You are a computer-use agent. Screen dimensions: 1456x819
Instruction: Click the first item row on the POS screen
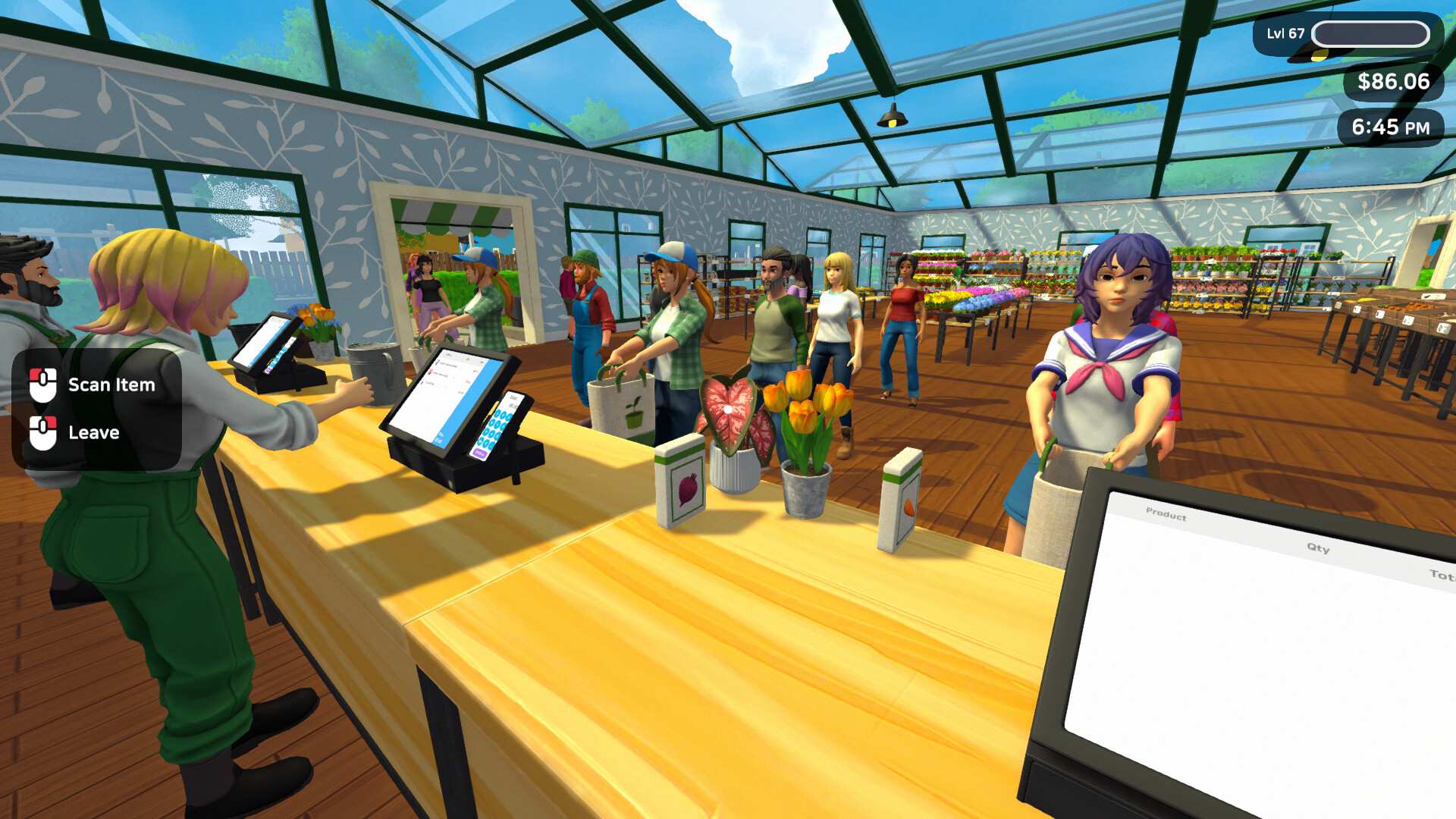[447, 364]
